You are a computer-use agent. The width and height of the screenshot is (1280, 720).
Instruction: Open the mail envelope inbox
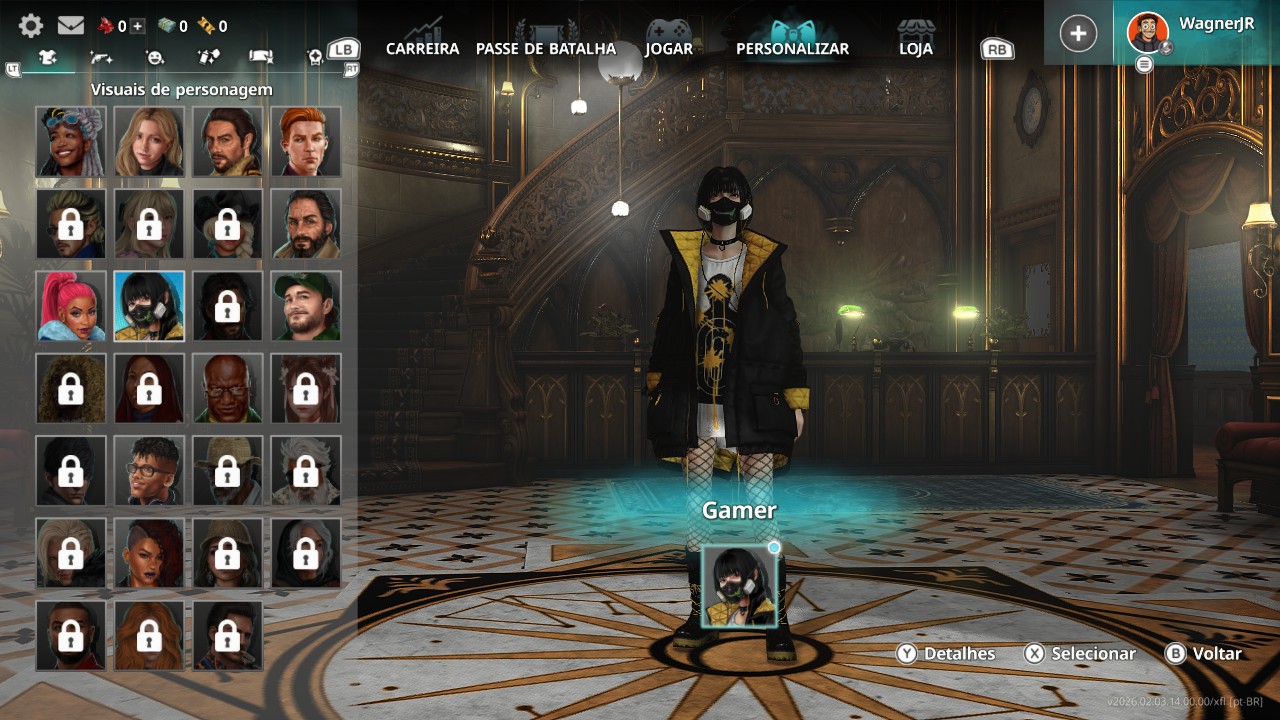(70, 26)
